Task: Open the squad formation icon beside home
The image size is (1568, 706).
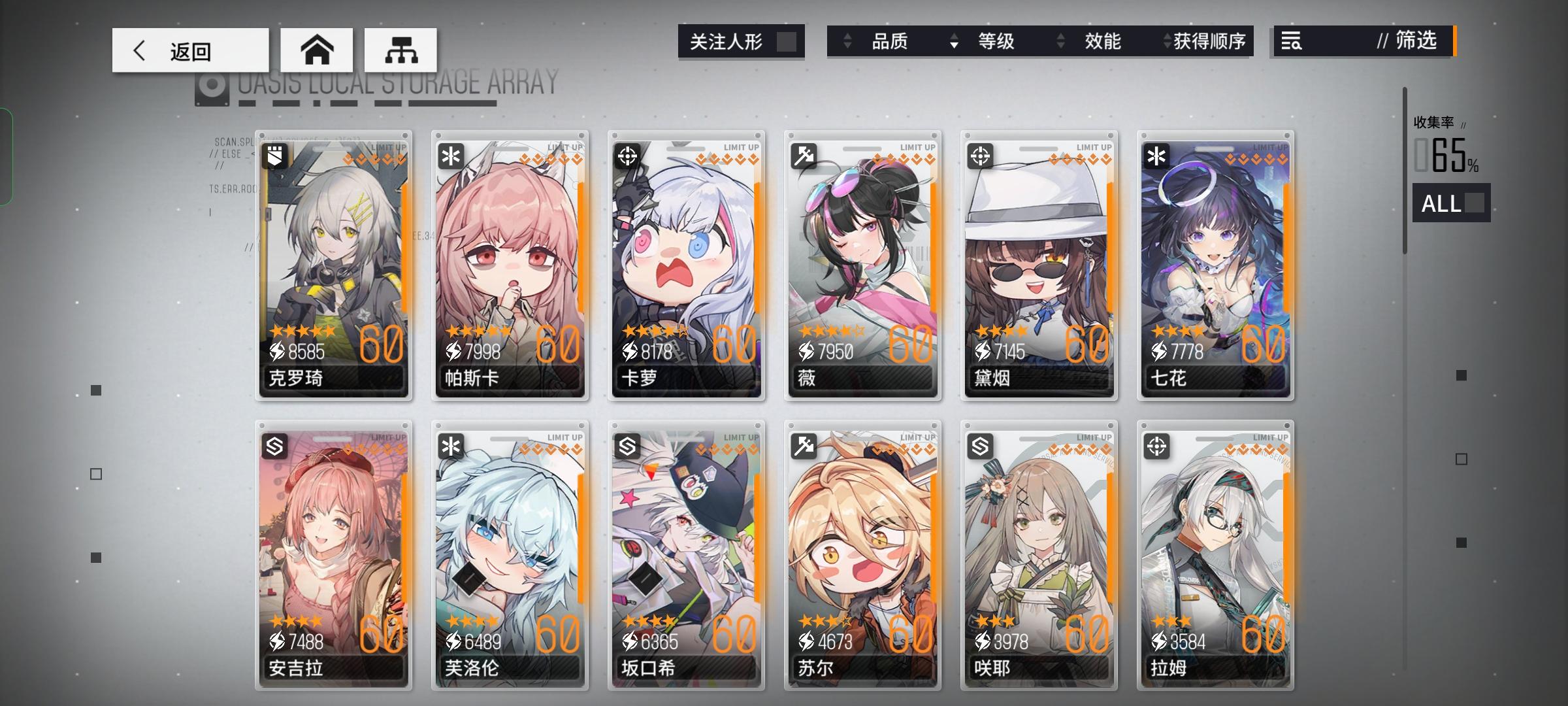Action: [x=401, y=50]
